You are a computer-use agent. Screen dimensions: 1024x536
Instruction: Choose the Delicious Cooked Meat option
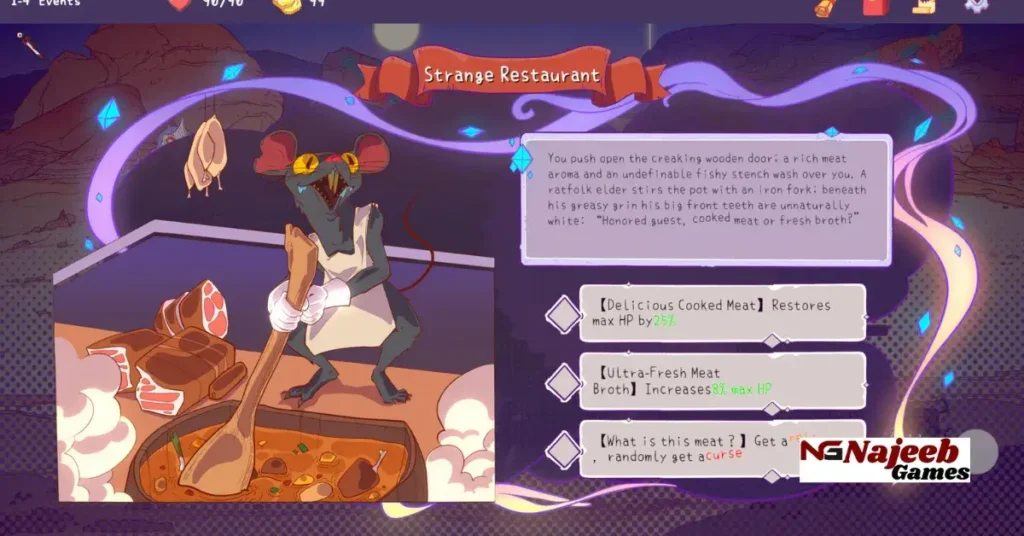721,313
